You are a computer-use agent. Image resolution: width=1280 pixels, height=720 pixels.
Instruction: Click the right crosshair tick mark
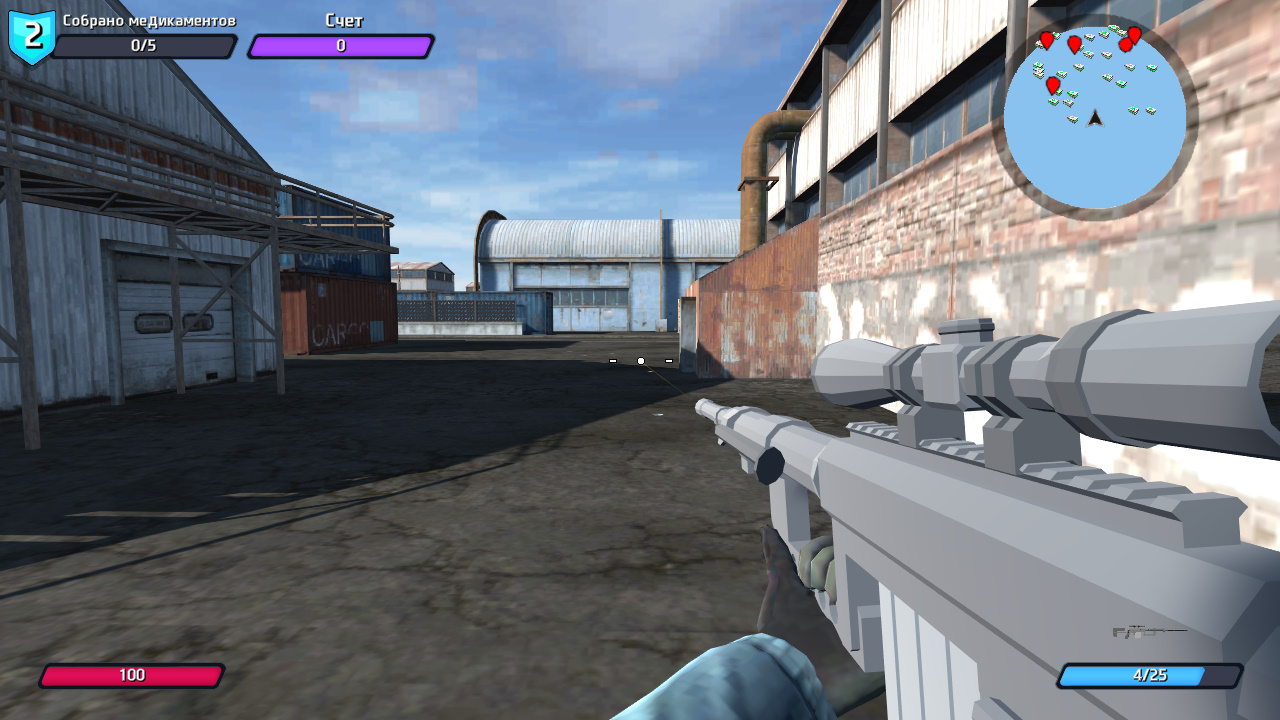coord(668,359)
